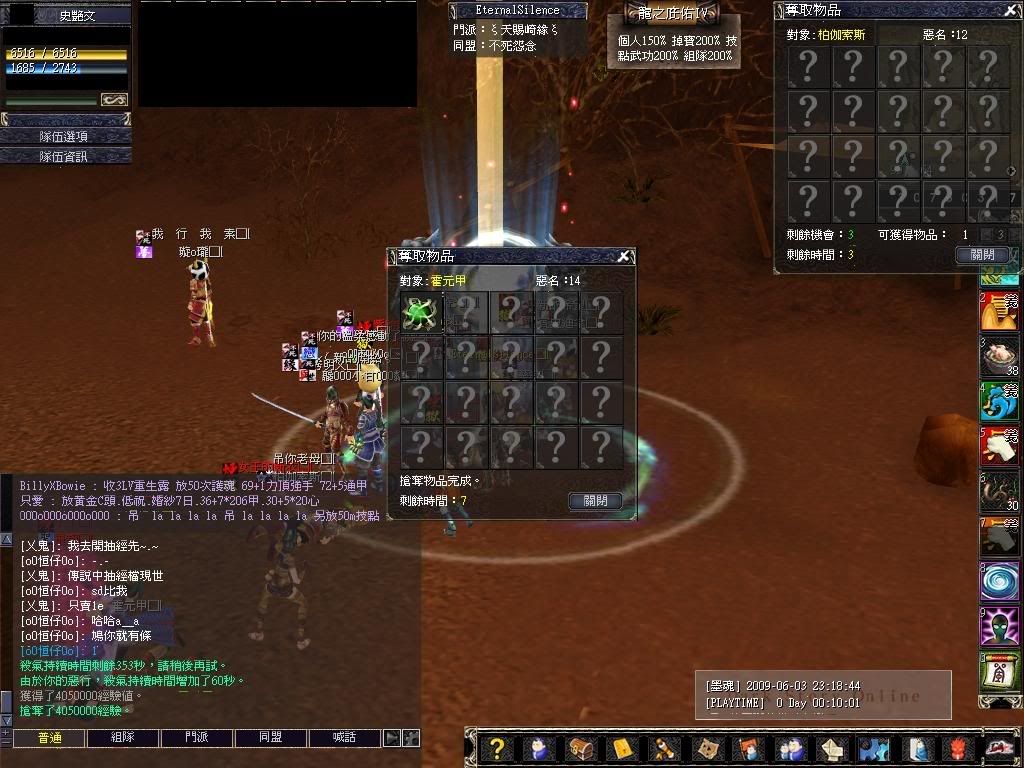Open 隊伍資訊 team info
The image size is (1024, 768).
coord(66,156)
